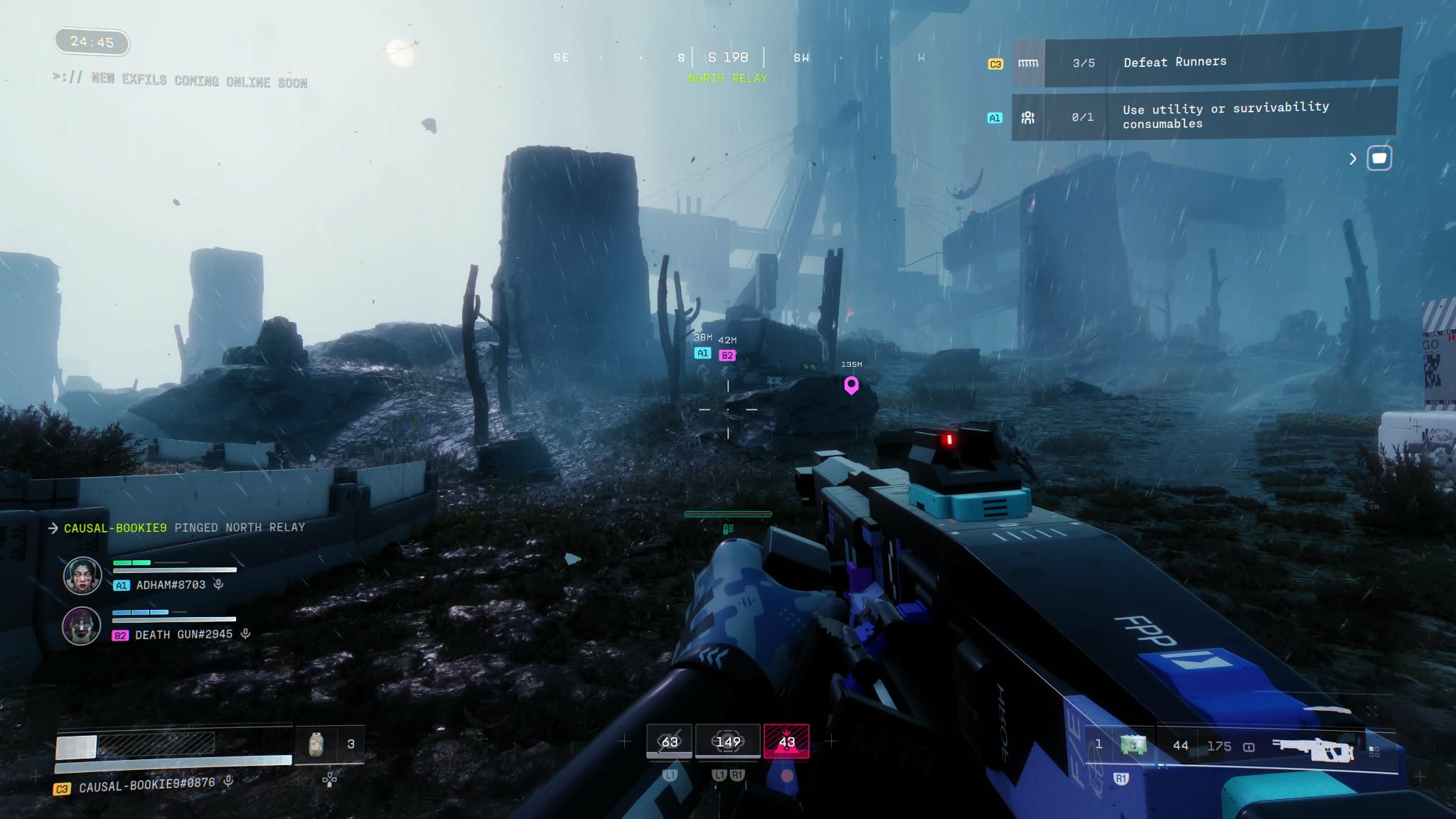Image resolution: width=1456 pixels, height=819 pixels.
Task: Click the B2 teammate marker at 42M
Action: [727, 355]
